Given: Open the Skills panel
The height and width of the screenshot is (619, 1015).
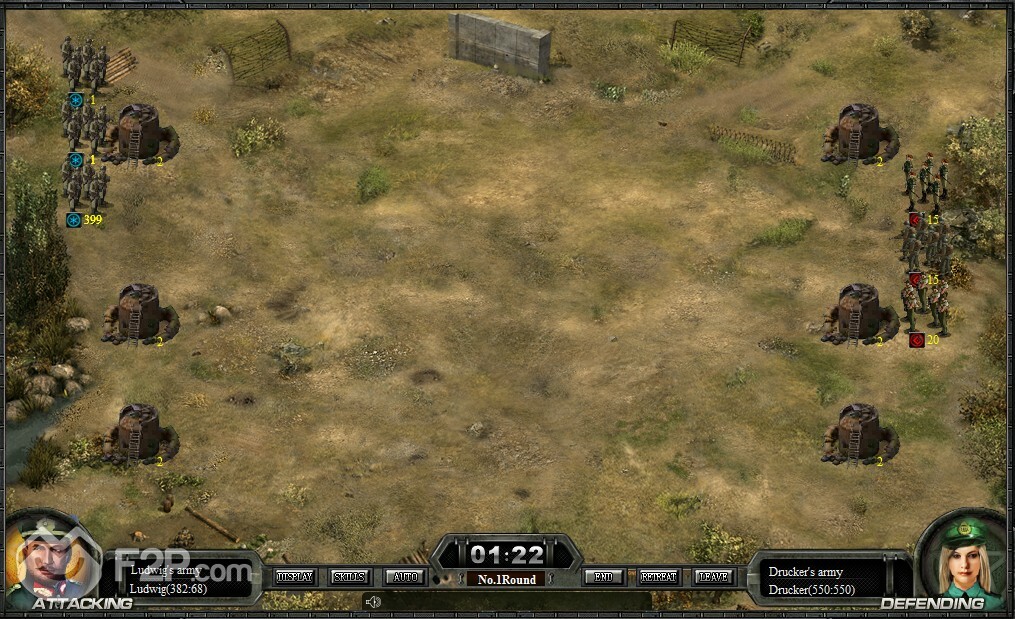Looking at the screenshot, I should (350, 577).
